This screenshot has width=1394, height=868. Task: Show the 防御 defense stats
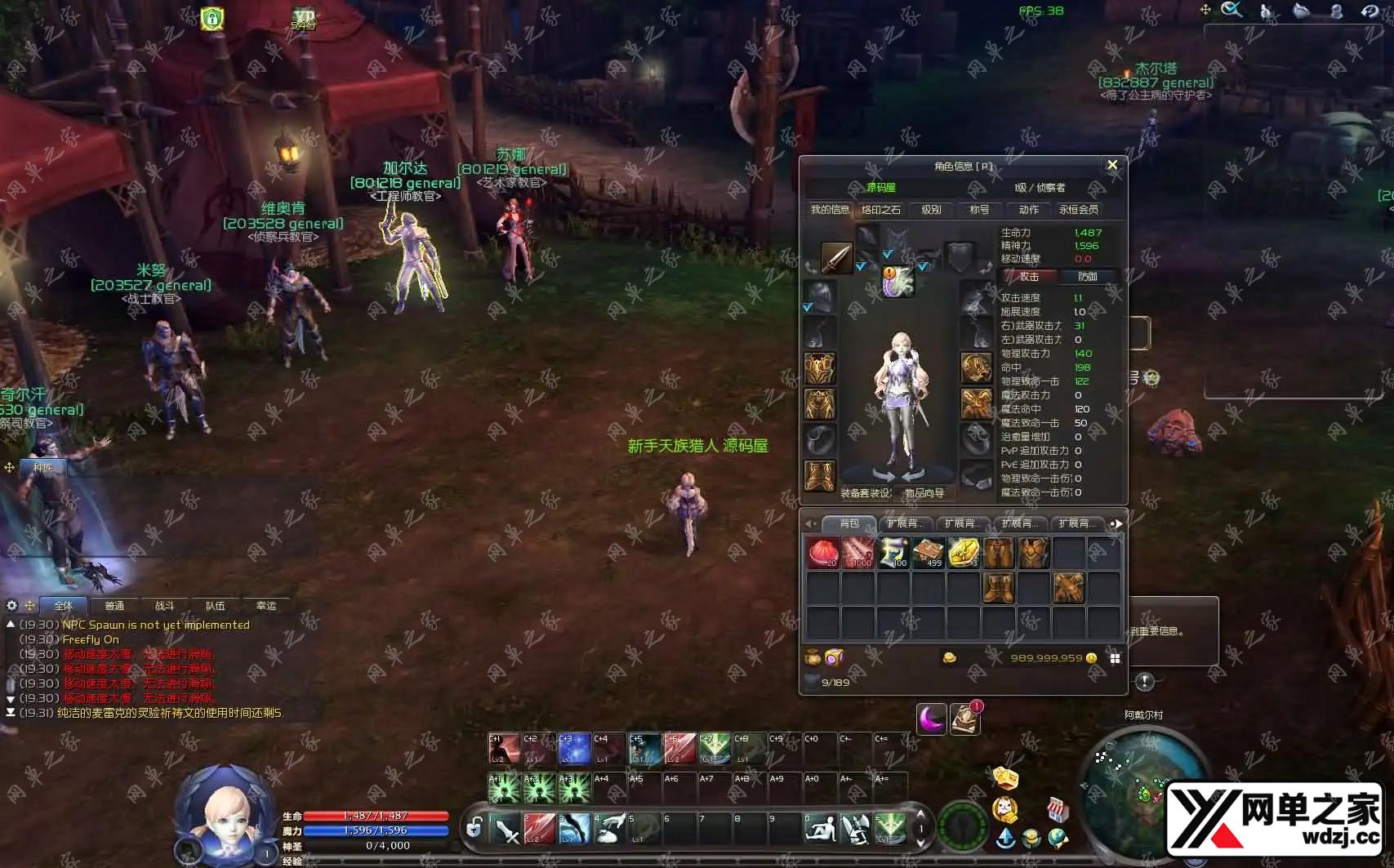[1087, 277]
